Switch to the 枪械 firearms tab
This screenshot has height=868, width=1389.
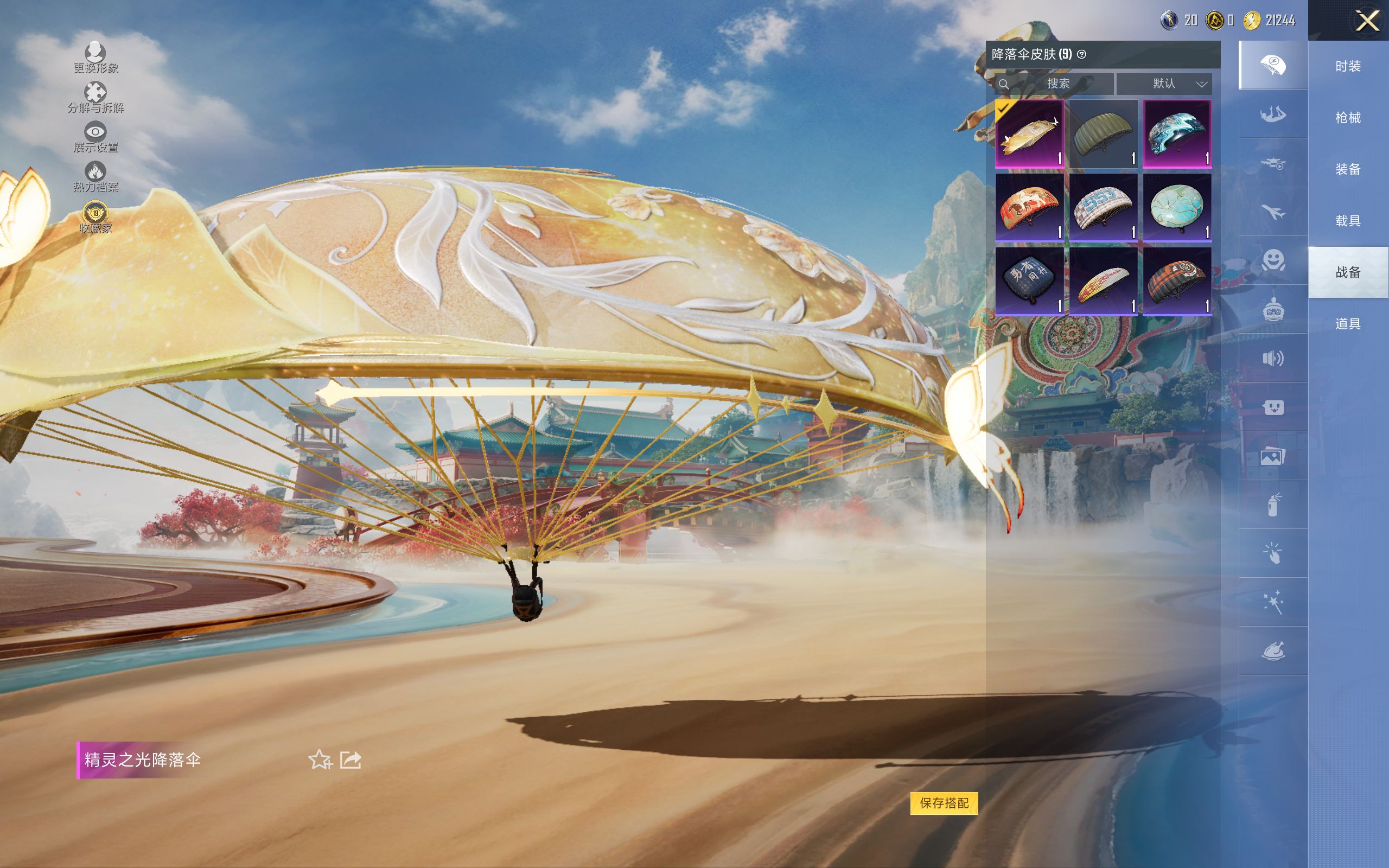pos(1348,118)
